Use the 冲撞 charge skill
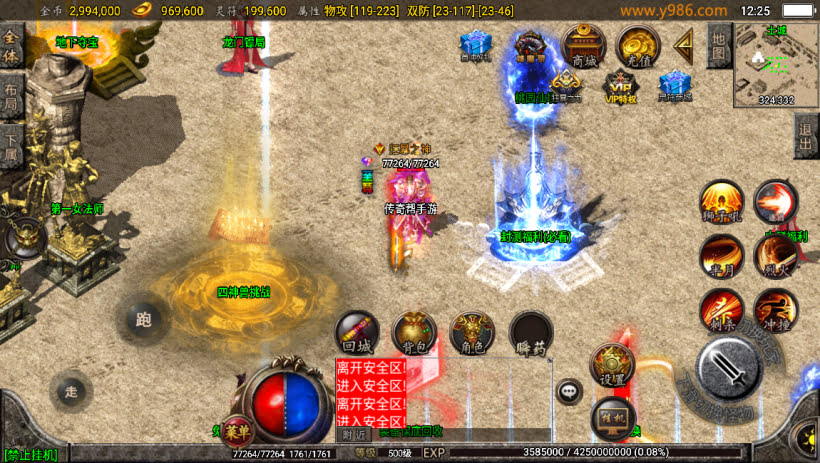The width and height of the screenshot is (820, 463). click(x=775, y=310)
